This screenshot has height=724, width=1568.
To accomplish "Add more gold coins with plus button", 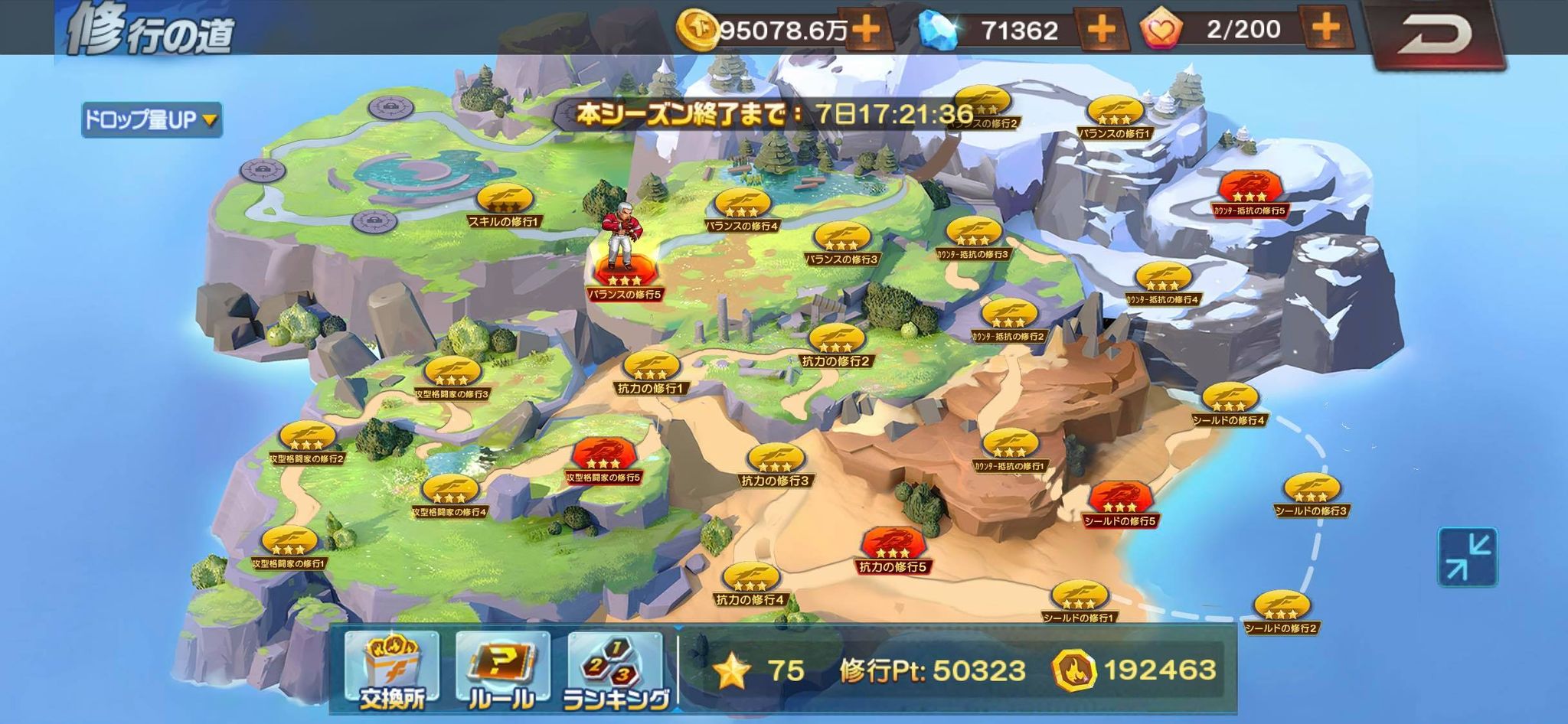I will pyautogui.click(x=866, y=30).
